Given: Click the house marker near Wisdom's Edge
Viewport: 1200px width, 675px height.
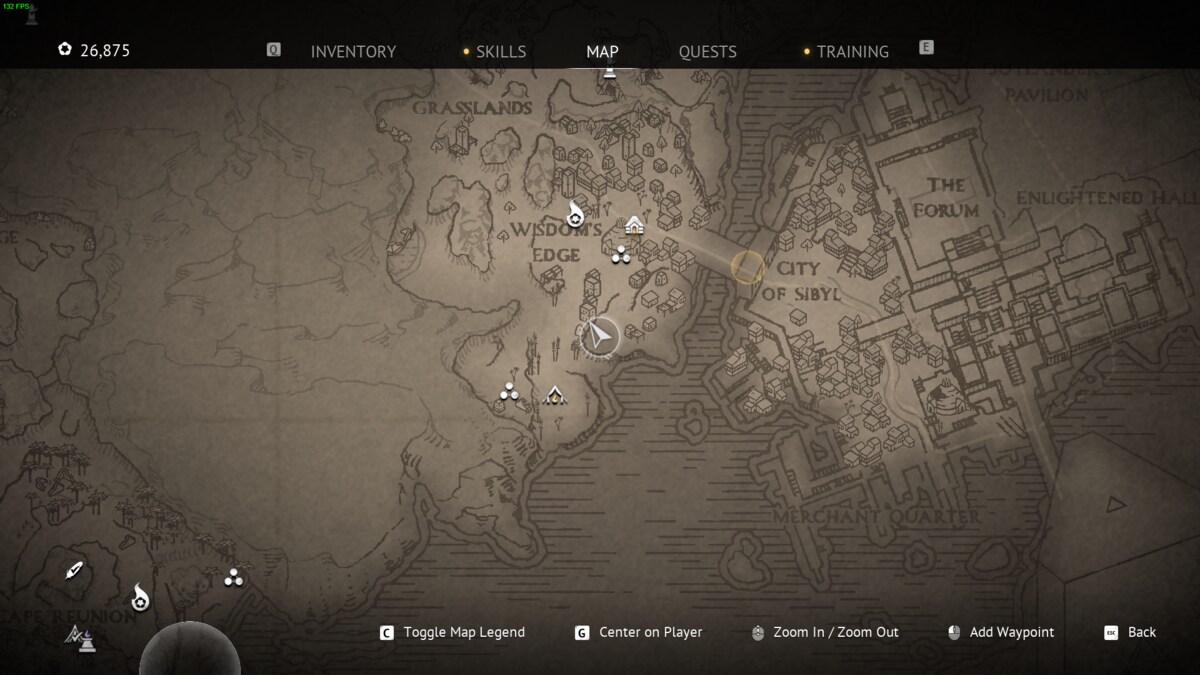Looking at the screenshot, I should 634,225.
